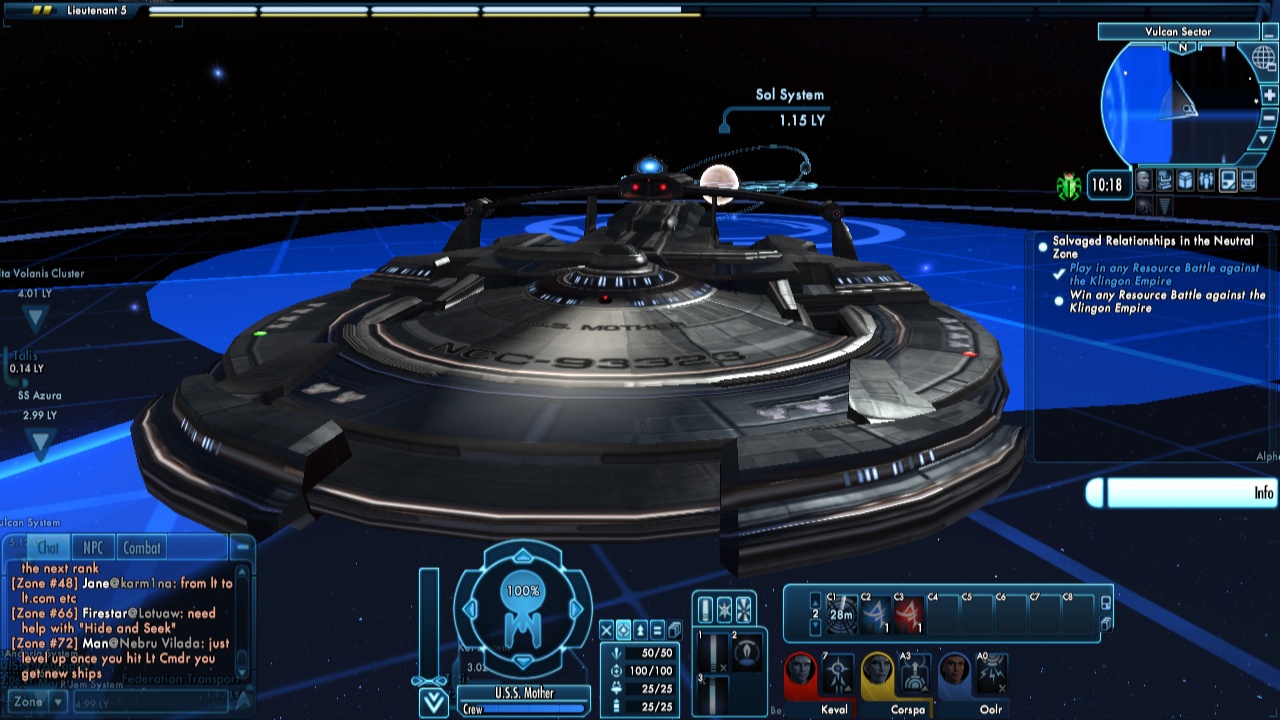This screenshot has height=720, width=1280.
Task: Select bridge officer Keval's portrait
Action: coord(800,672)
